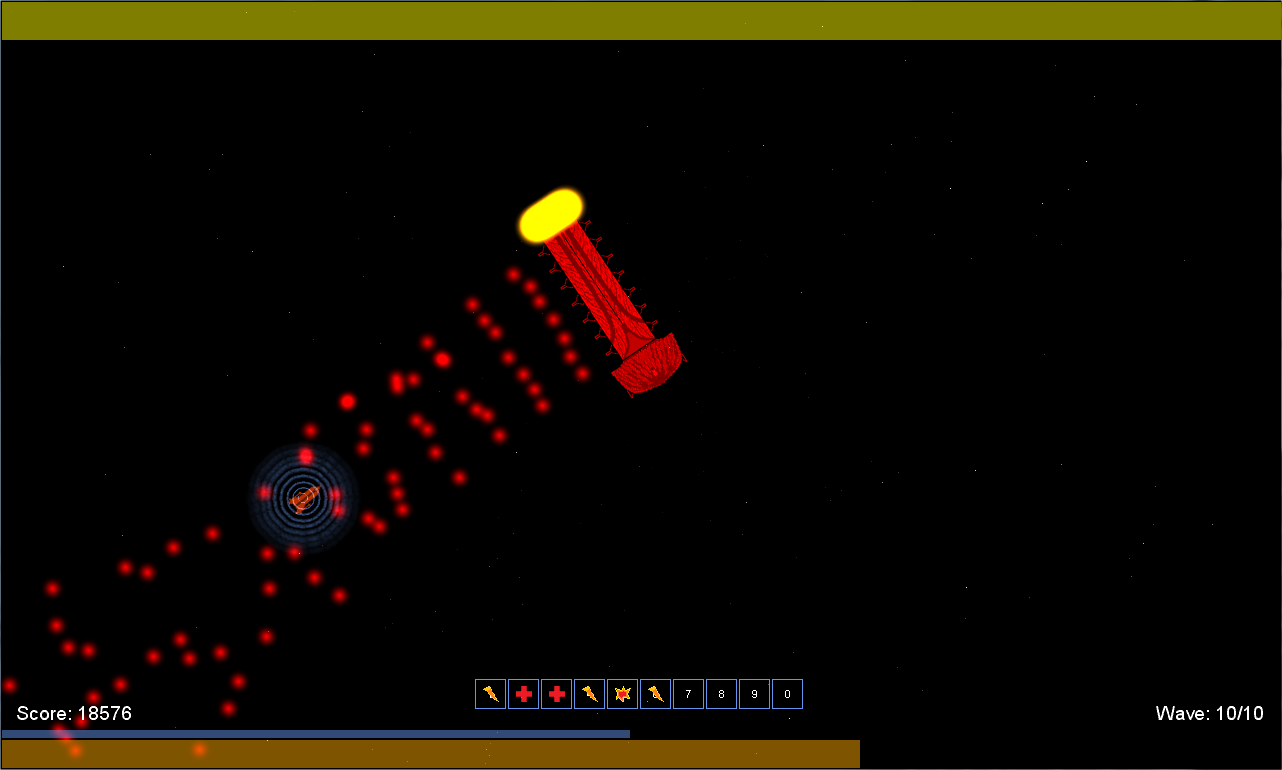The width and height of the screenshot is (1282, 770).
Task: Select the empty hotbar slot numbered 8
Action: (721, 694)
